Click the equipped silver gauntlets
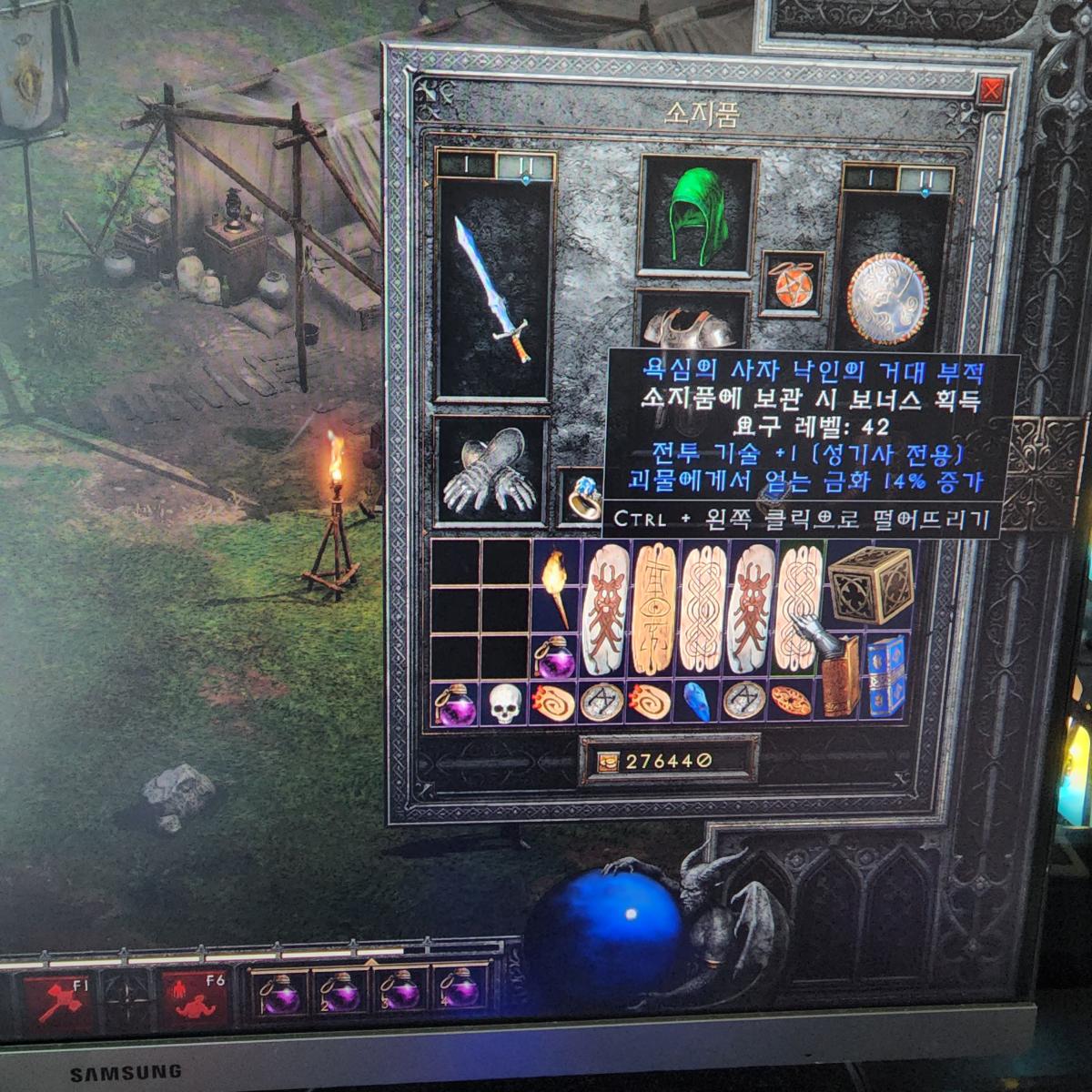The height and width of the screenshot is (1092, 1092). pos(490,470)
